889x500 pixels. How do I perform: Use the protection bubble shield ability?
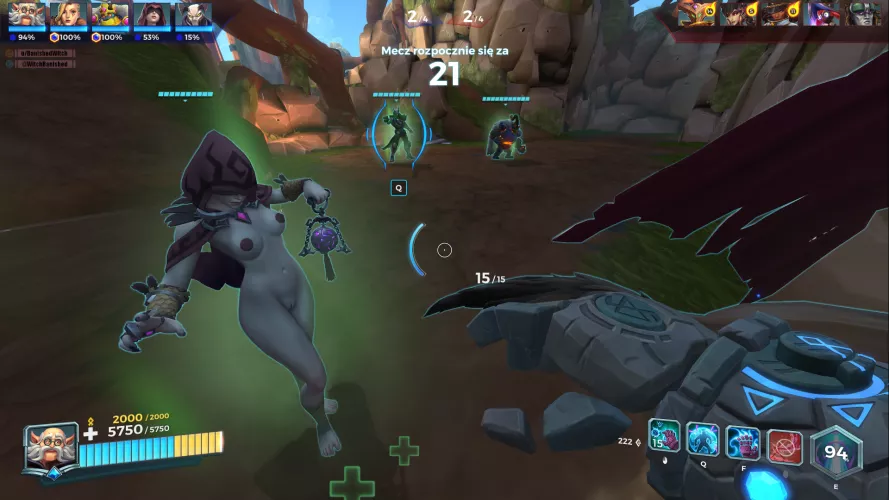[703, 439]
